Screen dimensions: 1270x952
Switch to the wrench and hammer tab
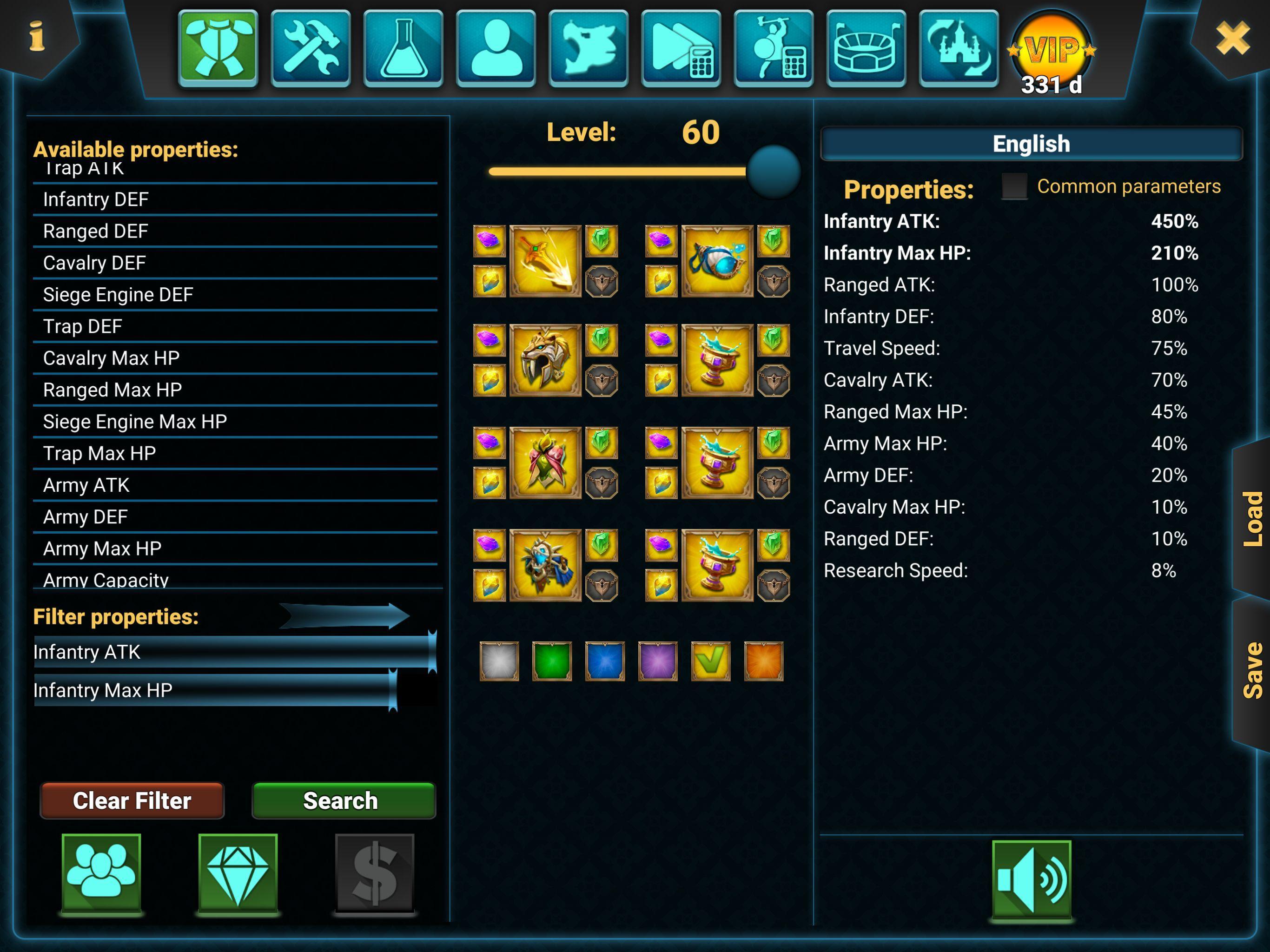pos(311,48)
